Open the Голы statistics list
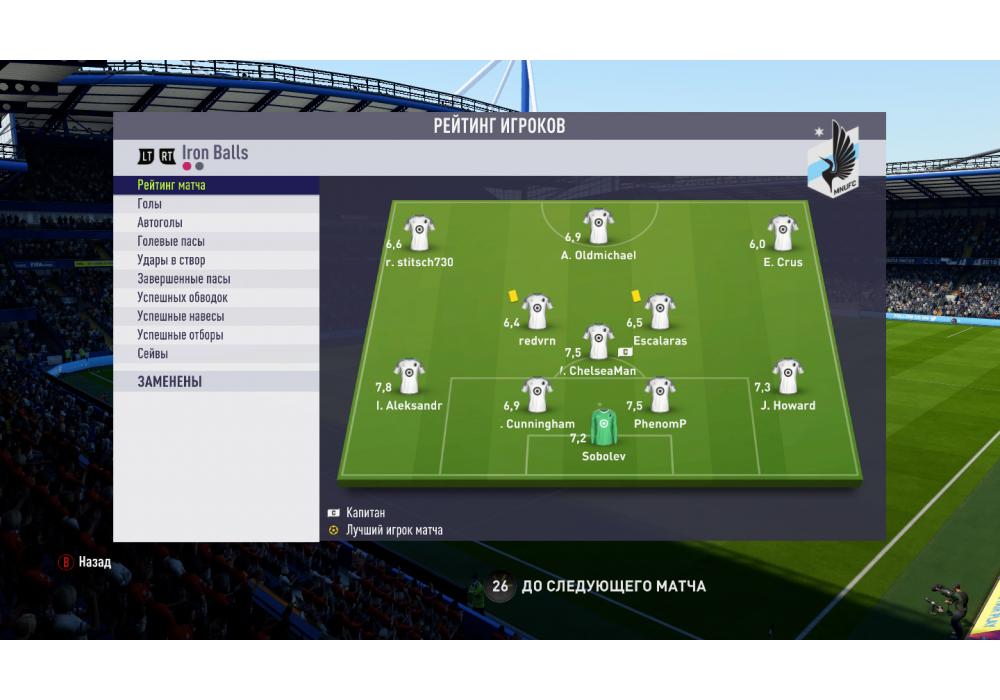The width and height of the screenshot is (1000, 700). (215, 204)
